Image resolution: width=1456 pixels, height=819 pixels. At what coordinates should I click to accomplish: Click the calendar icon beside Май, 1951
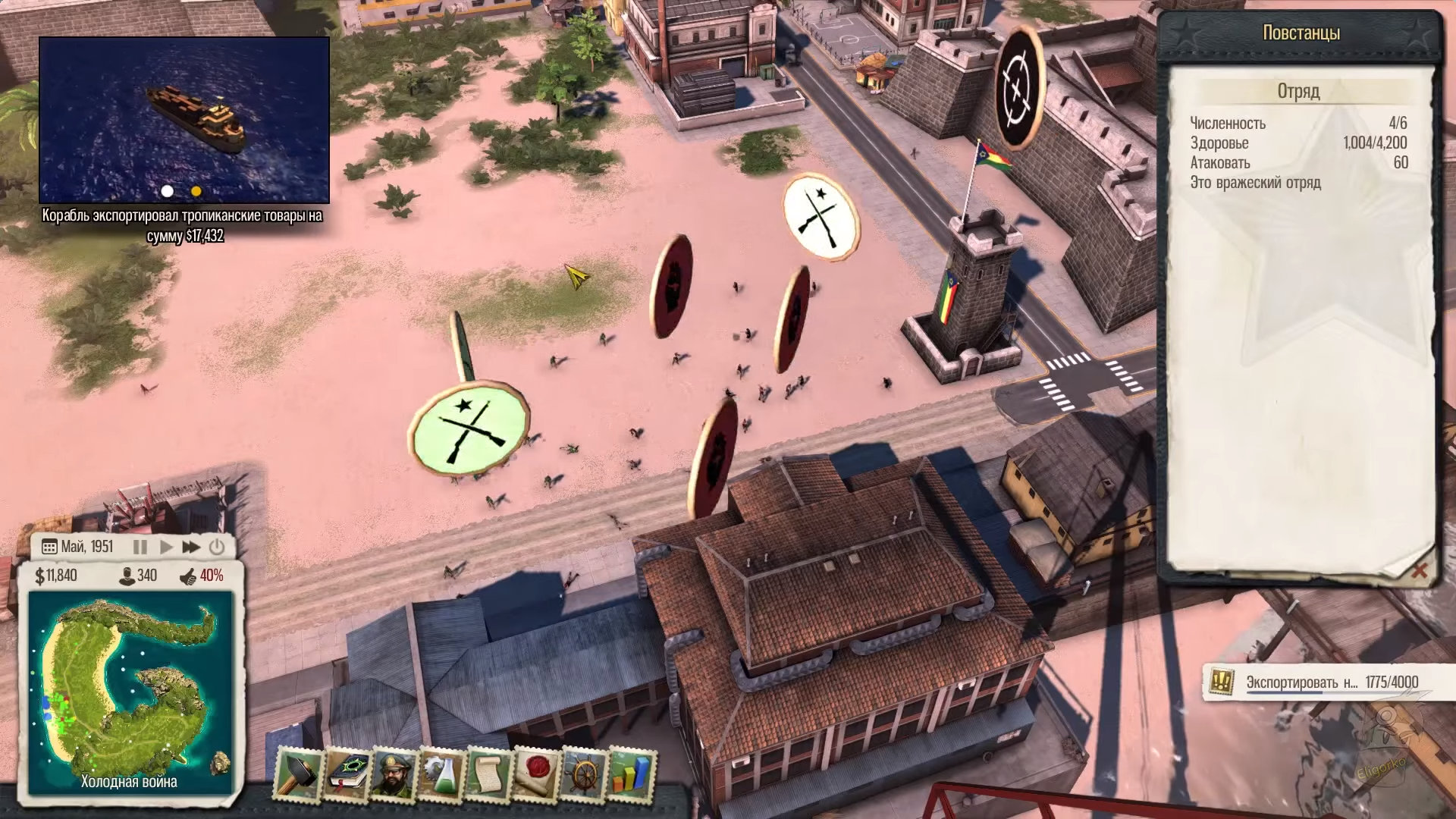point(49,547)
